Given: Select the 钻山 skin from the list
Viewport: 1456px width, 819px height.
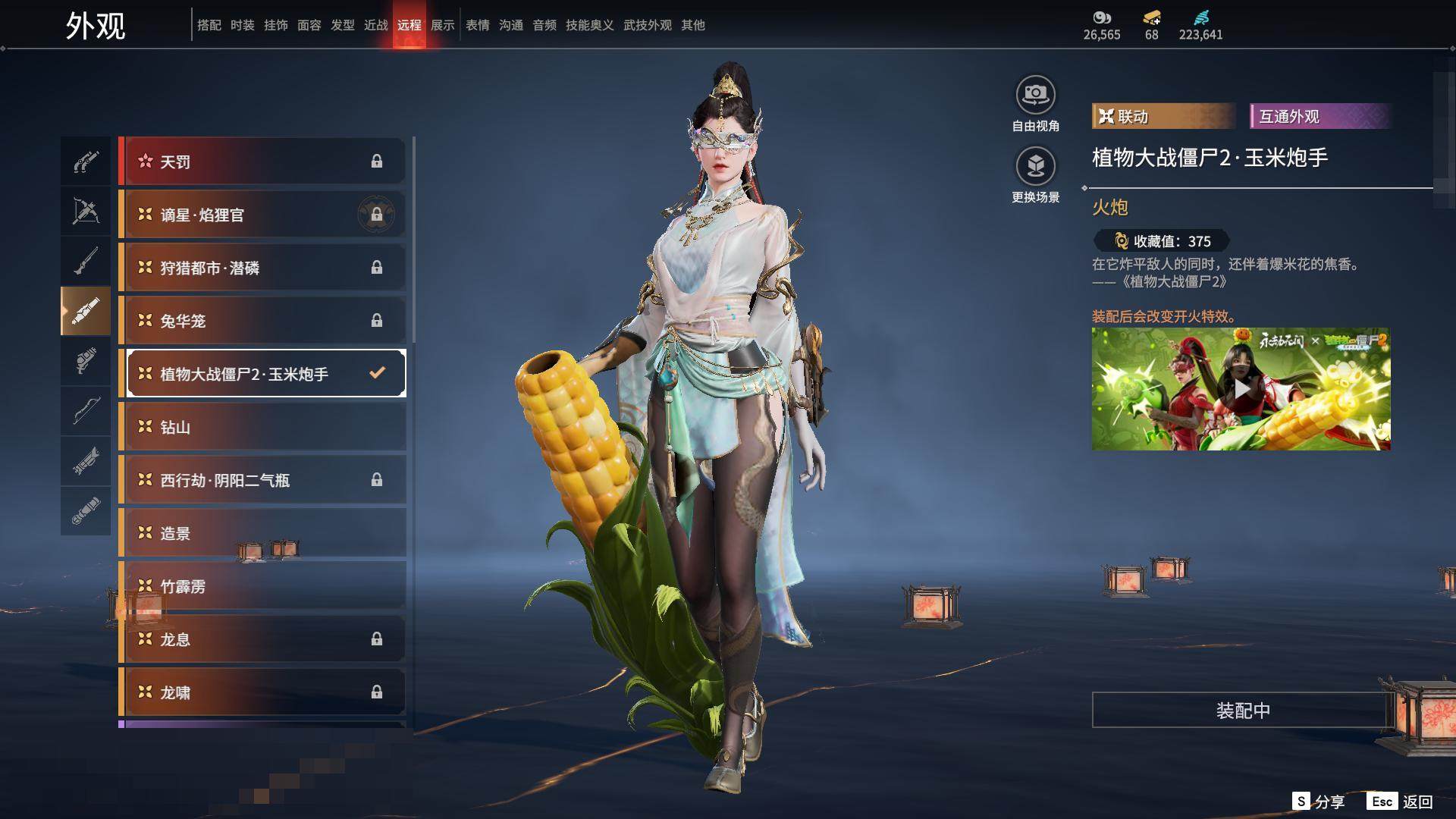Looking at the screenshot, I should (262, 427).
